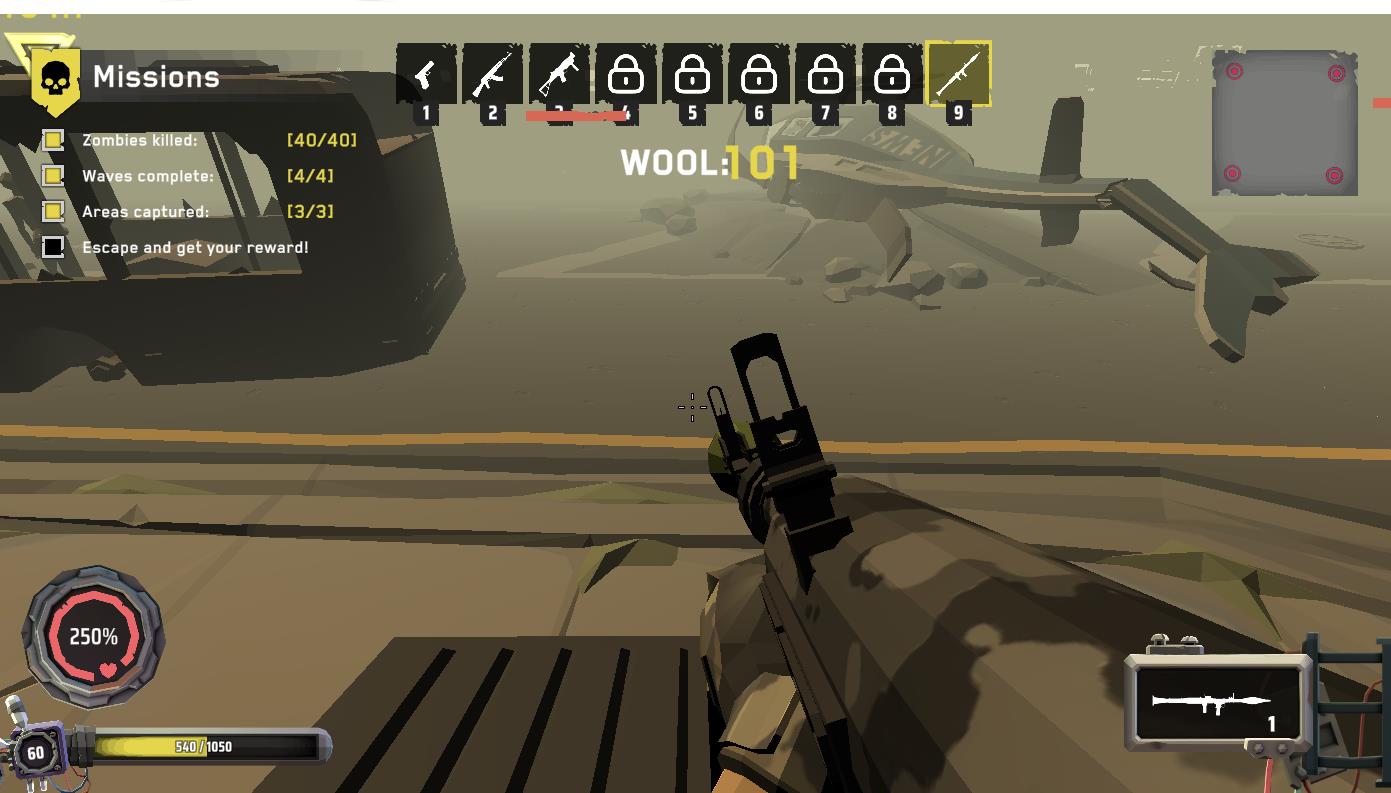Screen dimensions: 1391x793
Task: Open the Missions skull badge
Action: (x=56, y=79)
